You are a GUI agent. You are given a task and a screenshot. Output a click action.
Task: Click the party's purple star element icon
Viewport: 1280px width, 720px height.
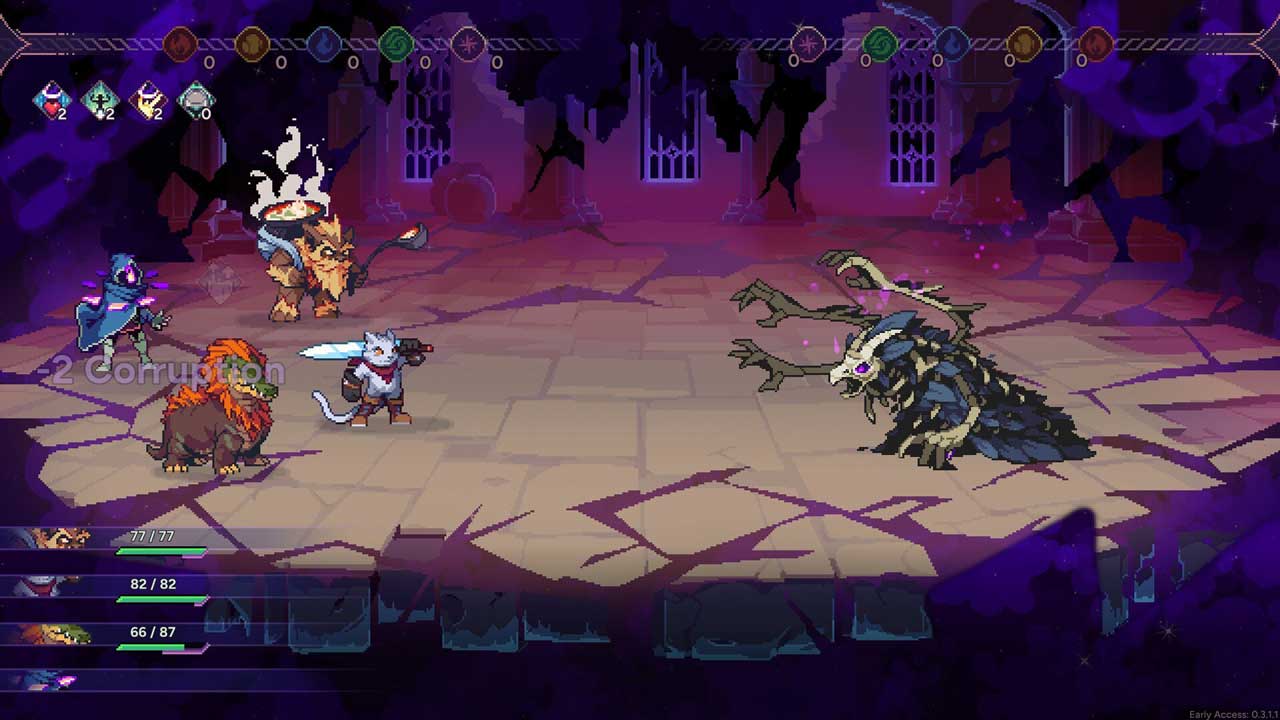point(468,45)
